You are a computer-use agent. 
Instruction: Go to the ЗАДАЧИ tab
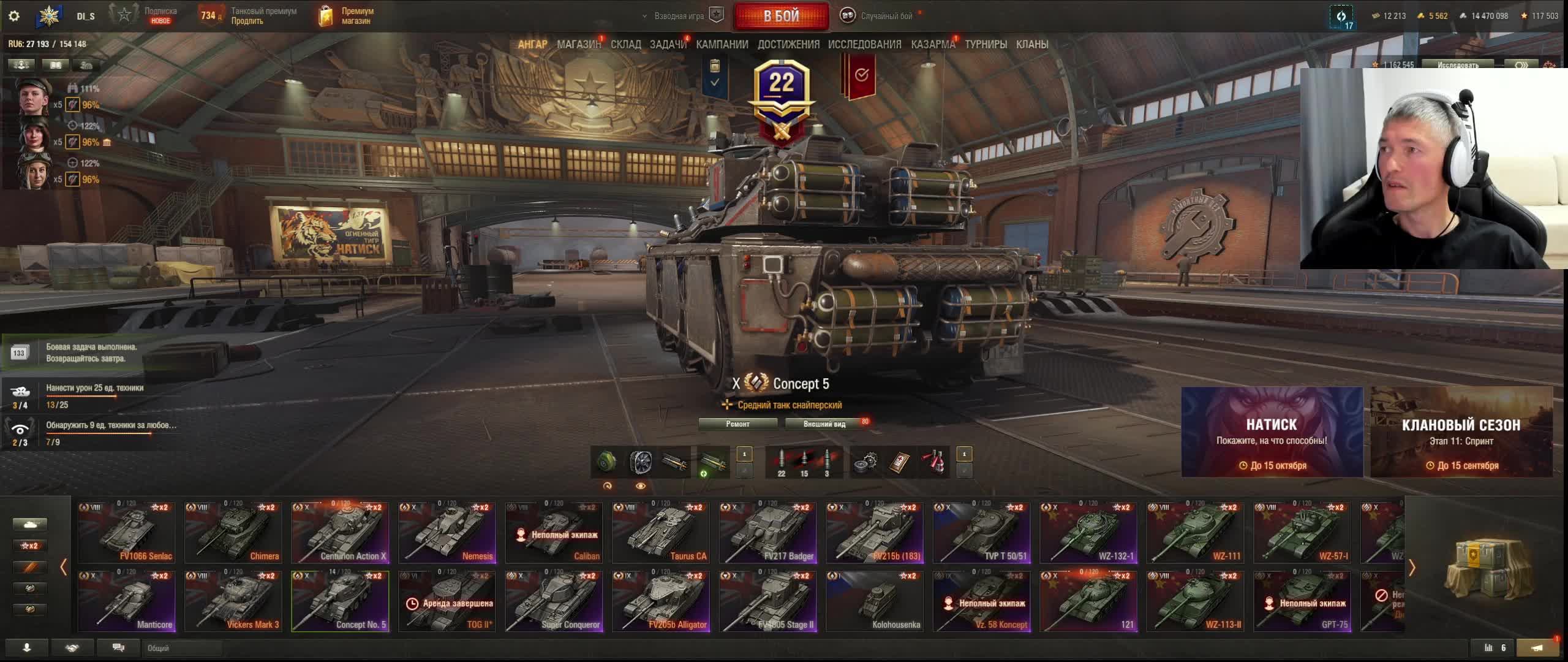pyautogui.click(x=668, y=44)
